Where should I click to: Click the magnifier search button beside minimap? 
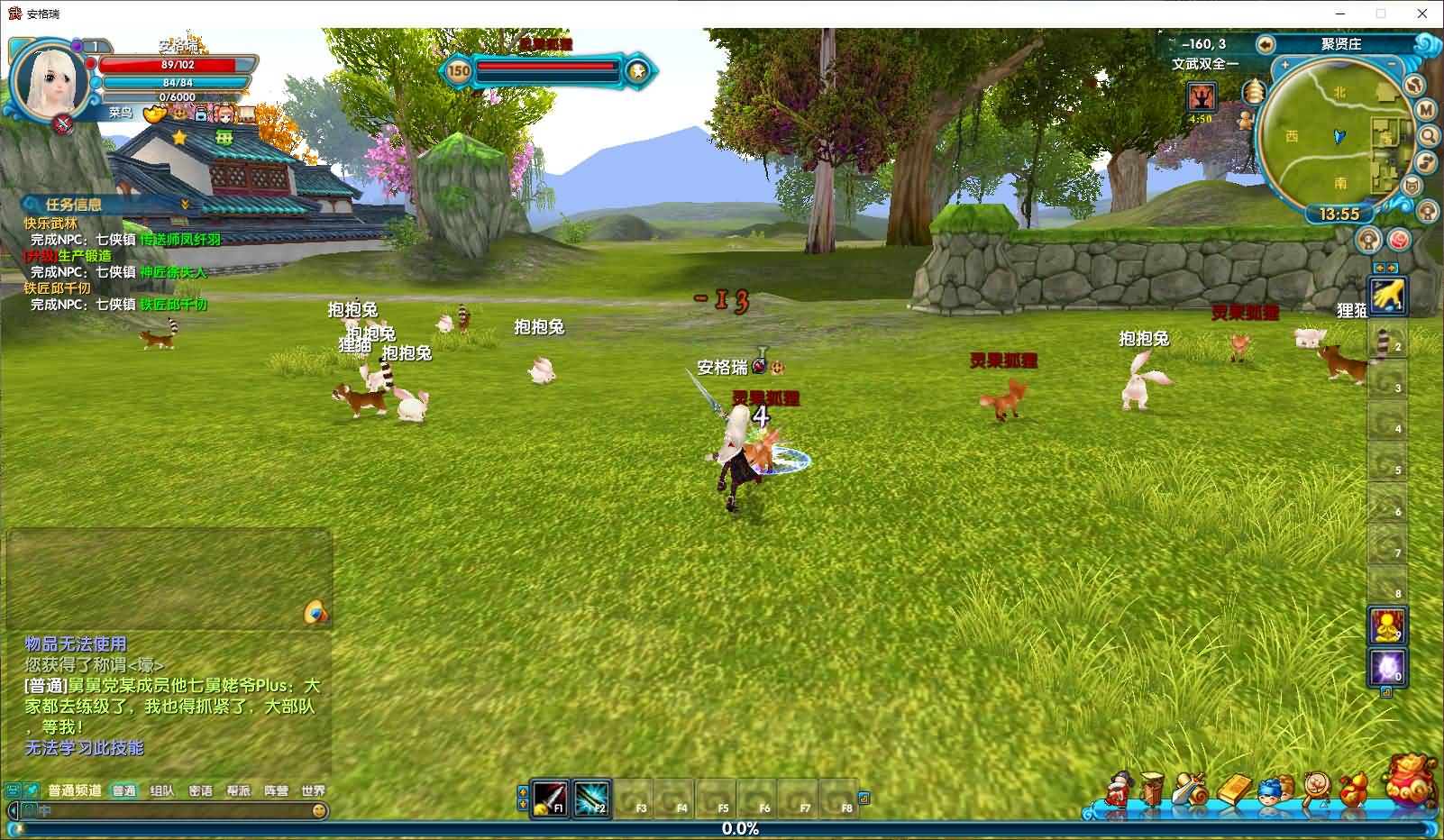click(x=1429, y=136)
